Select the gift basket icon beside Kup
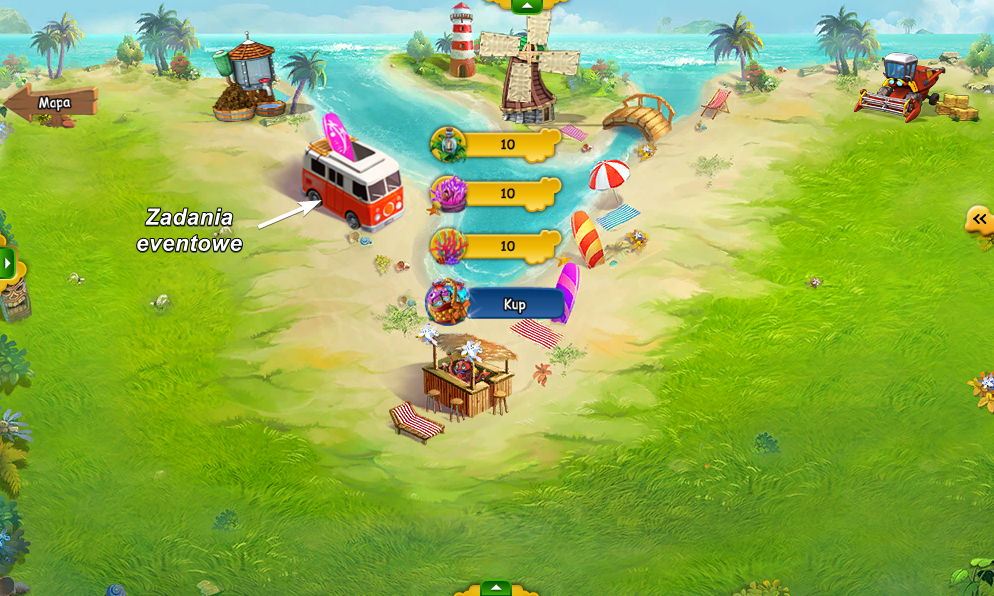This screenshot has height=596, width=994. (x=449, y=301)
